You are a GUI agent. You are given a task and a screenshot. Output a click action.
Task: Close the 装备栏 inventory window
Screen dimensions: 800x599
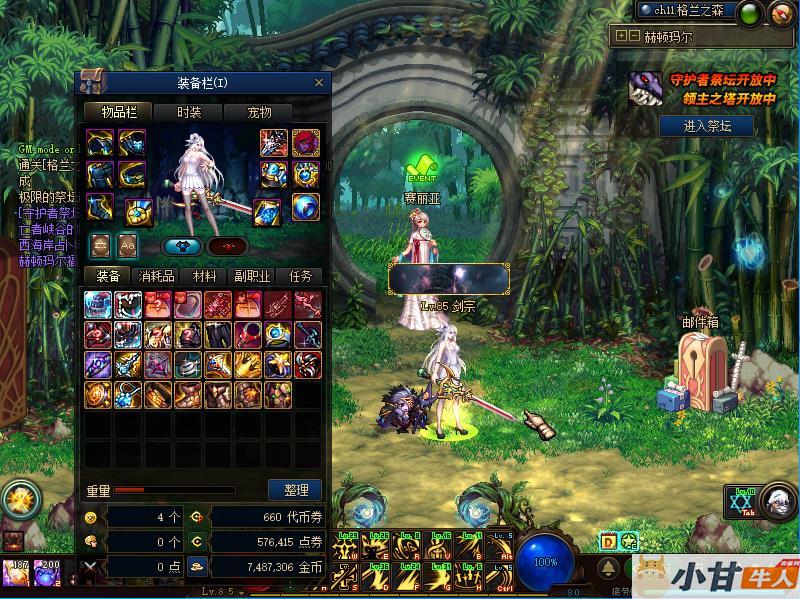319,83
